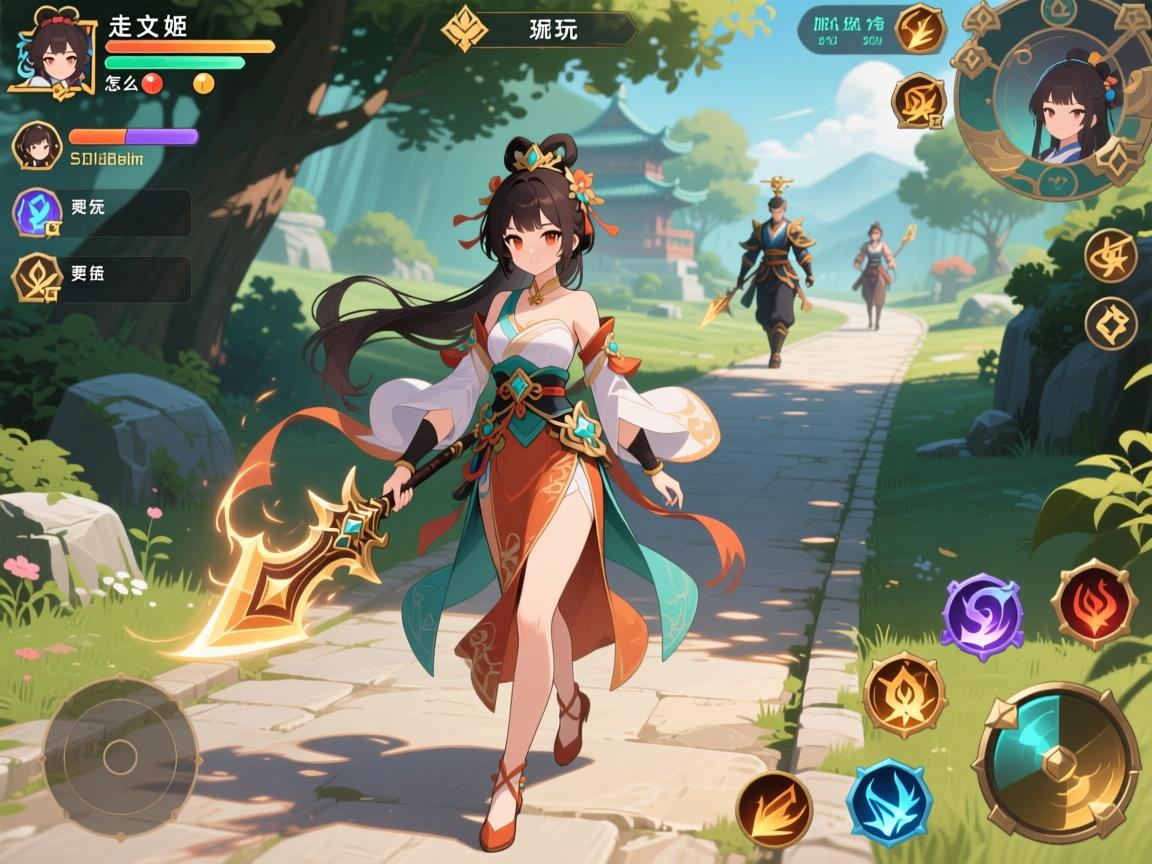Activate the purple swirl skill
1152x864 pixels.
[x=981, y=616]
